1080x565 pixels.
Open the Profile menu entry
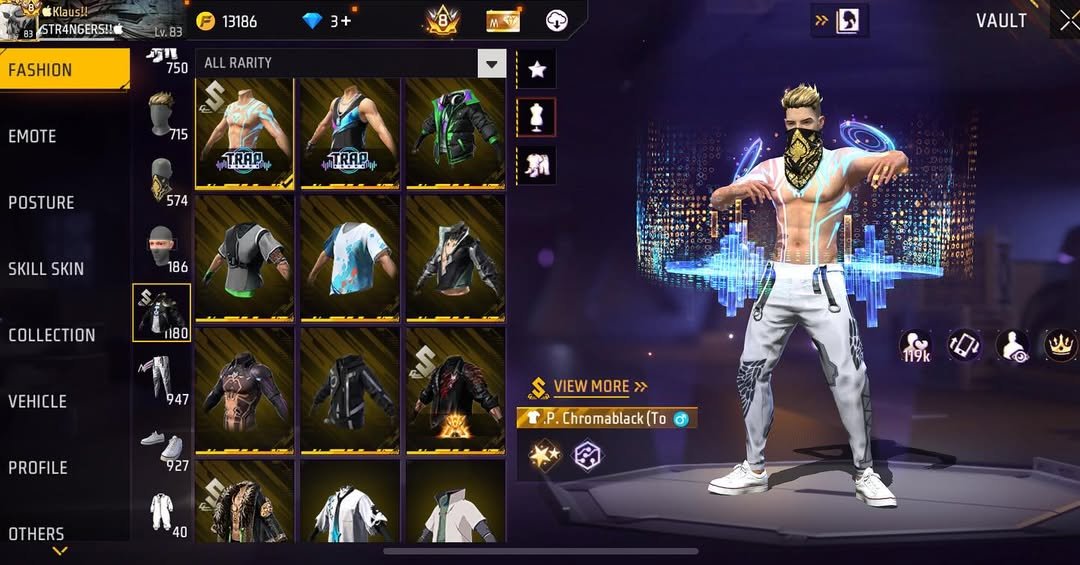38,467
